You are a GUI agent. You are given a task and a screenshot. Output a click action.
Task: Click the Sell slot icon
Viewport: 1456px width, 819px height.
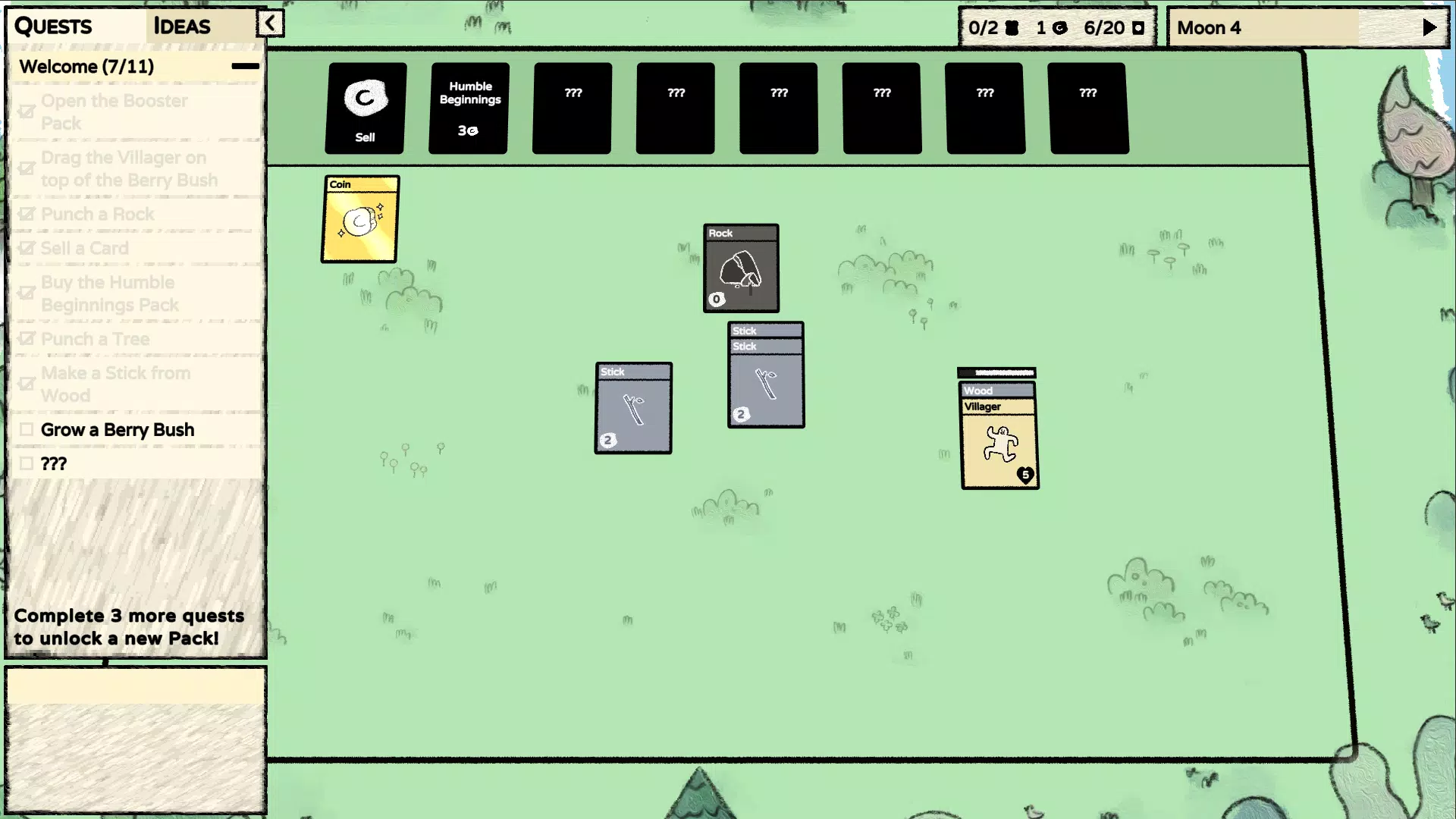(365, 97)
